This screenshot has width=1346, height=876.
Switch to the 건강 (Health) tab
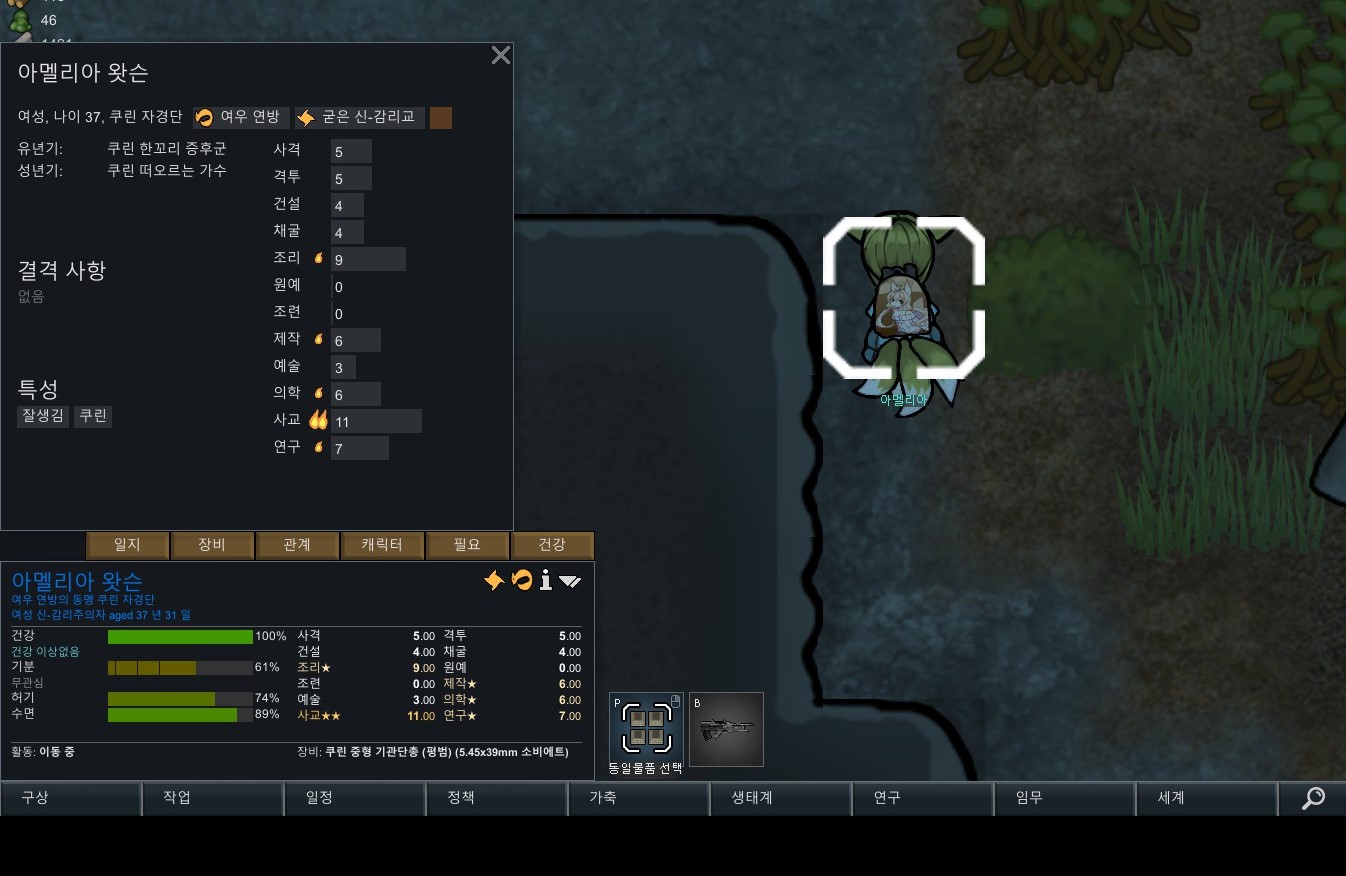click(x=552, y=545)
